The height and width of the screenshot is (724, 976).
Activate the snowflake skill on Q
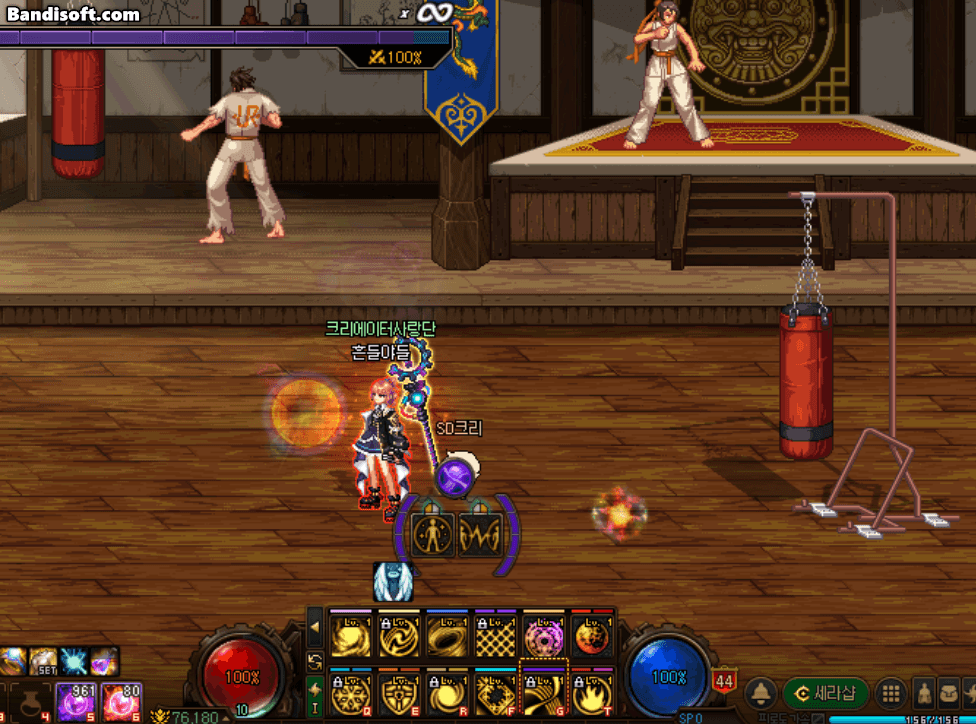350,689
